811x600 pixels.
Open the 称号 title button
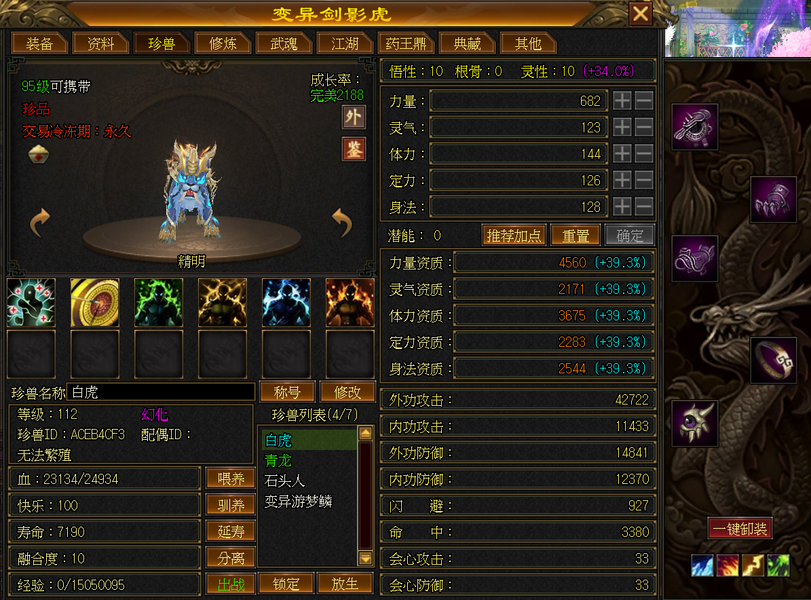[287, 391]
